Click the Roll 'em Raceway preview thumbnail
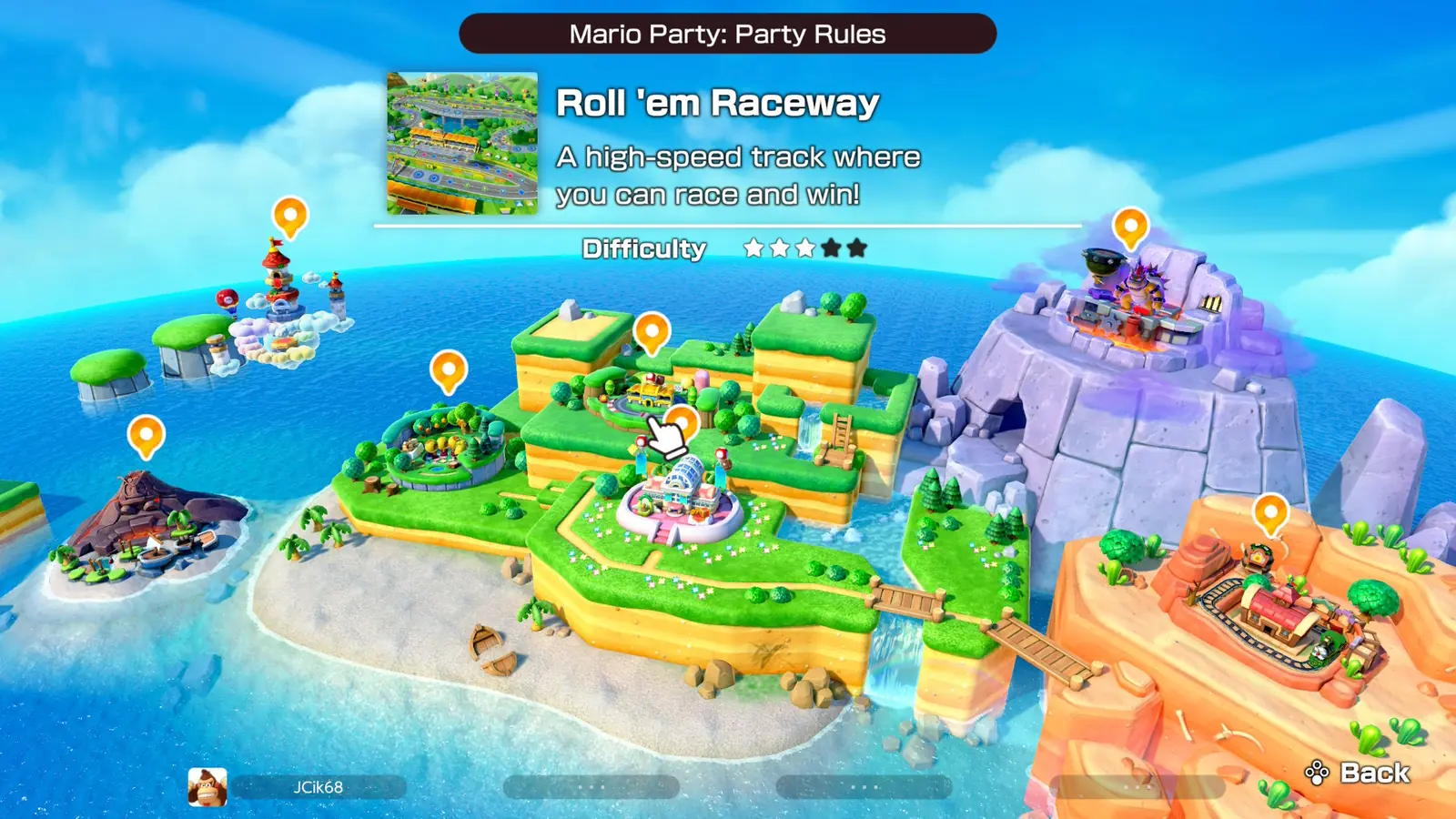Screen dimensions: 1456x819 click(x=462, y=144)
